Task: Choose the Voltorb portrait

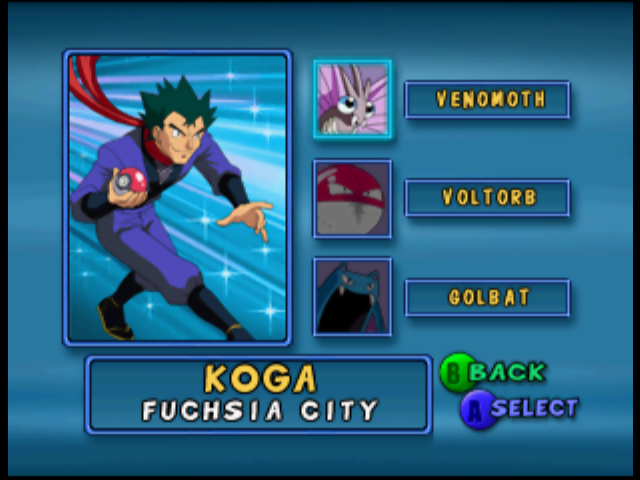Action: pyautogui.click(x=352, y=199)
